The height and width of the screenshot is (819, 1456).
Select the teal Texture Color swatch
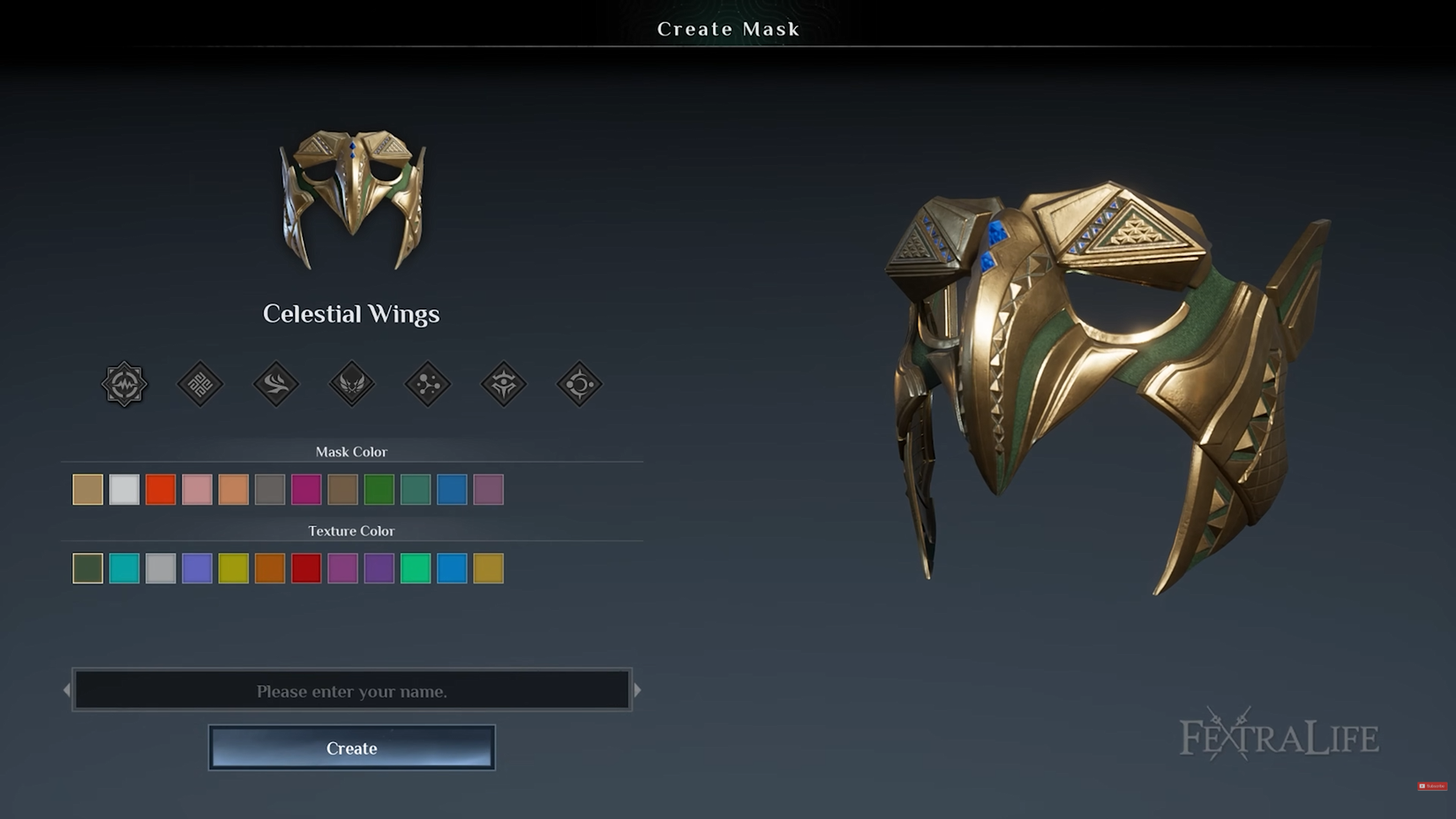point(124,567)
